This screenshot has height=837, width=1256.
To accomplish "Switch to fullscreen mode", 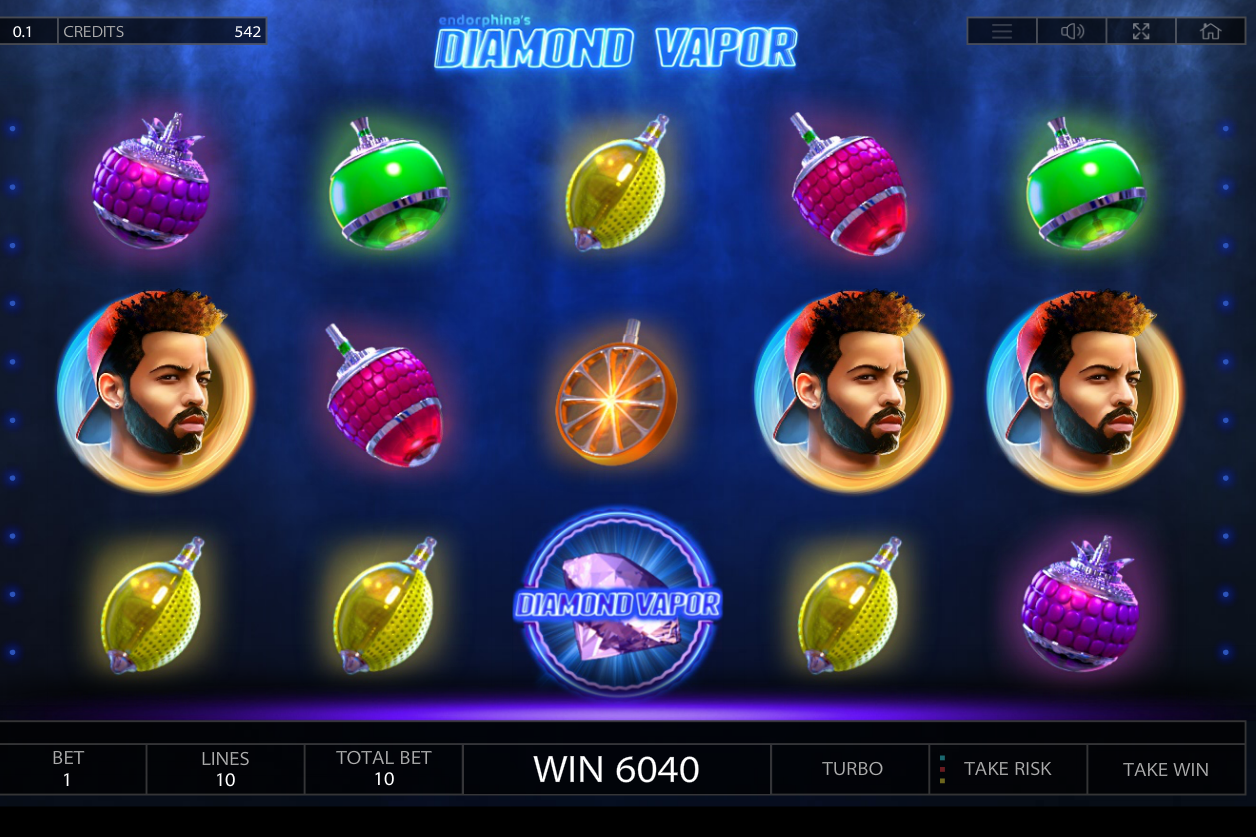I will [x=1141, y=31].
